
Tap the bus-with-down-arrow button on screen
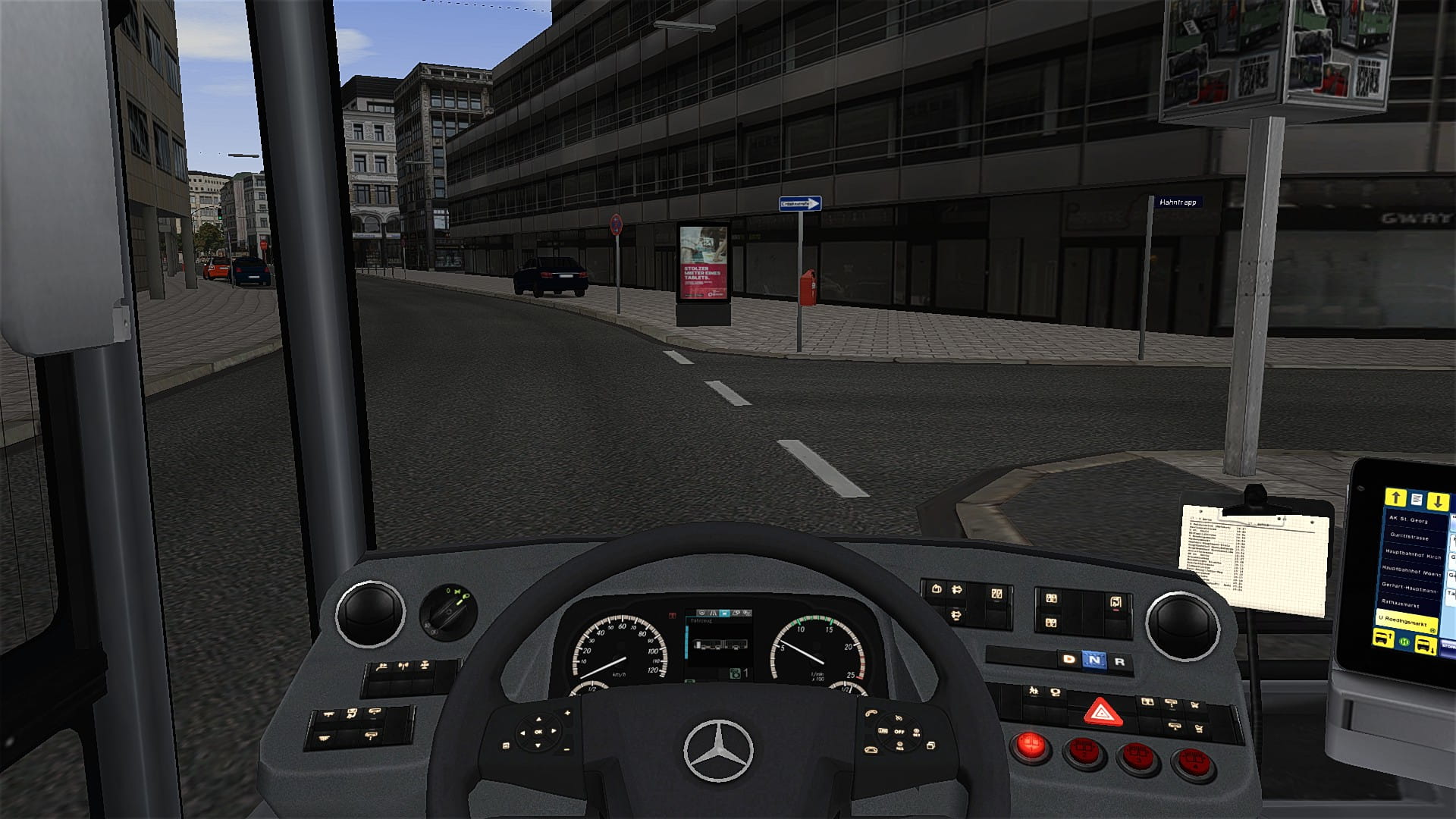click(1426, 645)
